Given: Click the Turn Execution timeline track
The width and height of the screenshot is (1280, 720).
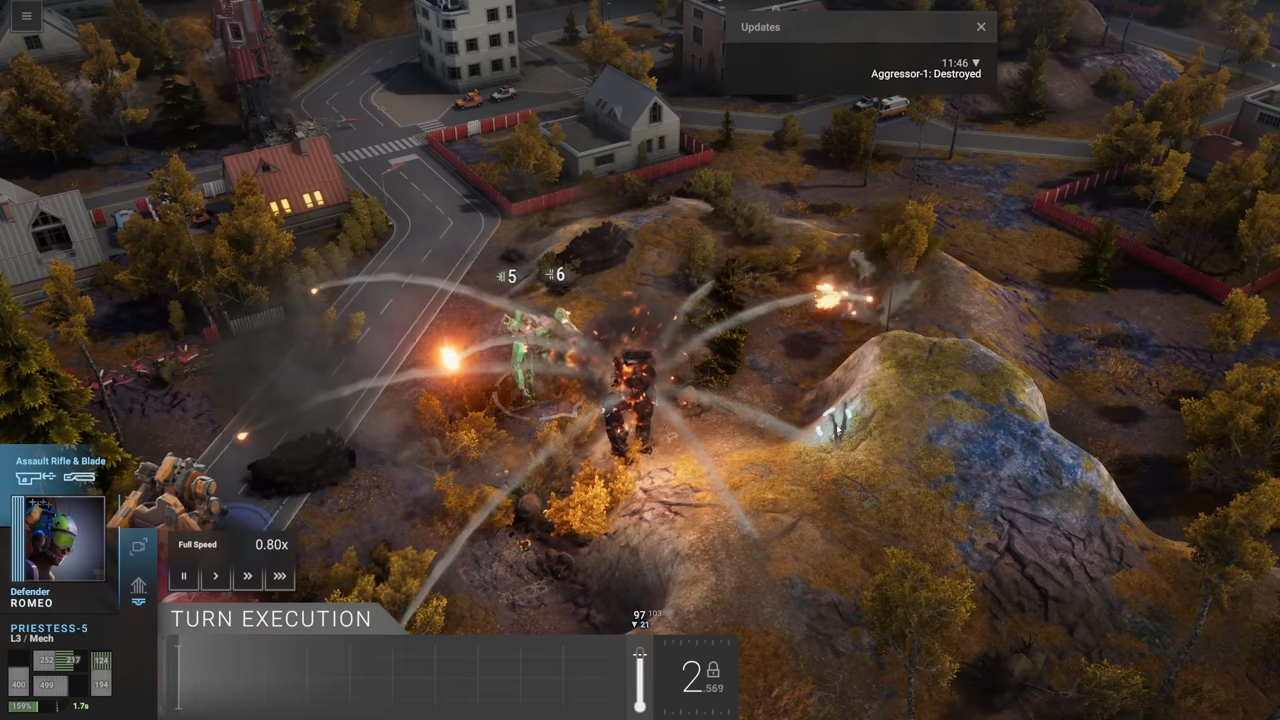Looking at the screenshot, I should [x=400, y=677].
